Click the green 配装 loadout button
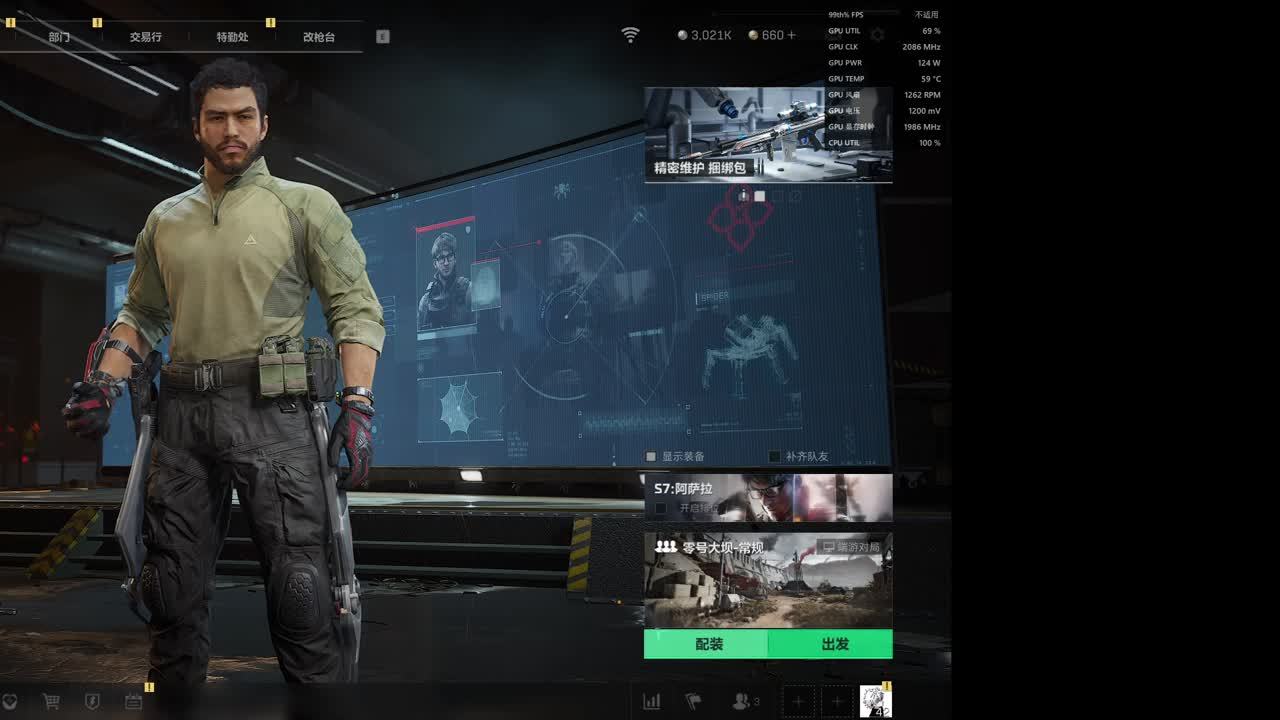1280x720 pixels. tap(708, 644)
